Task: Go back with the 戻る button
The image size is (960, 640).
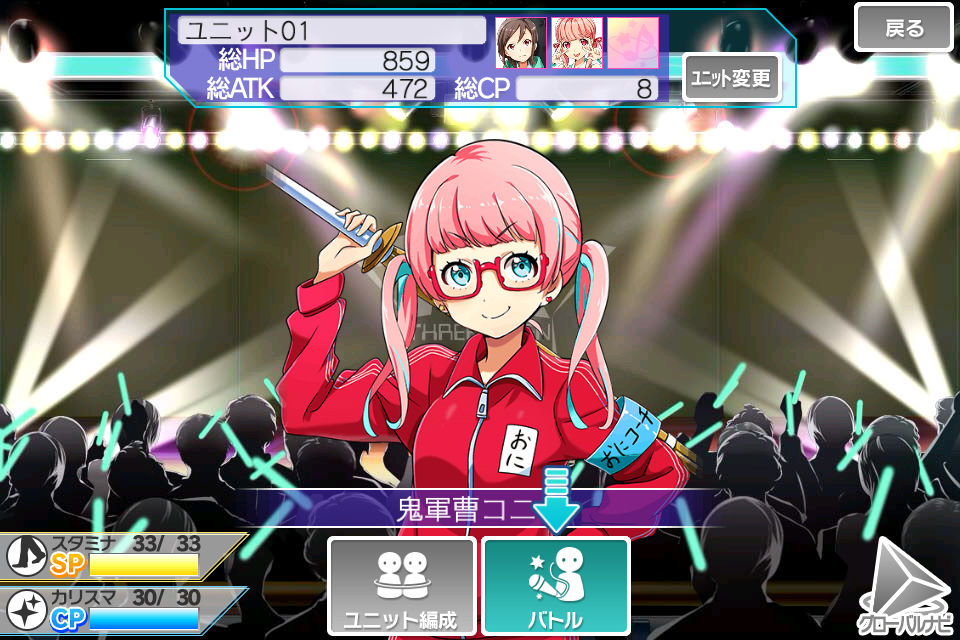Action: tap(904, 28)
